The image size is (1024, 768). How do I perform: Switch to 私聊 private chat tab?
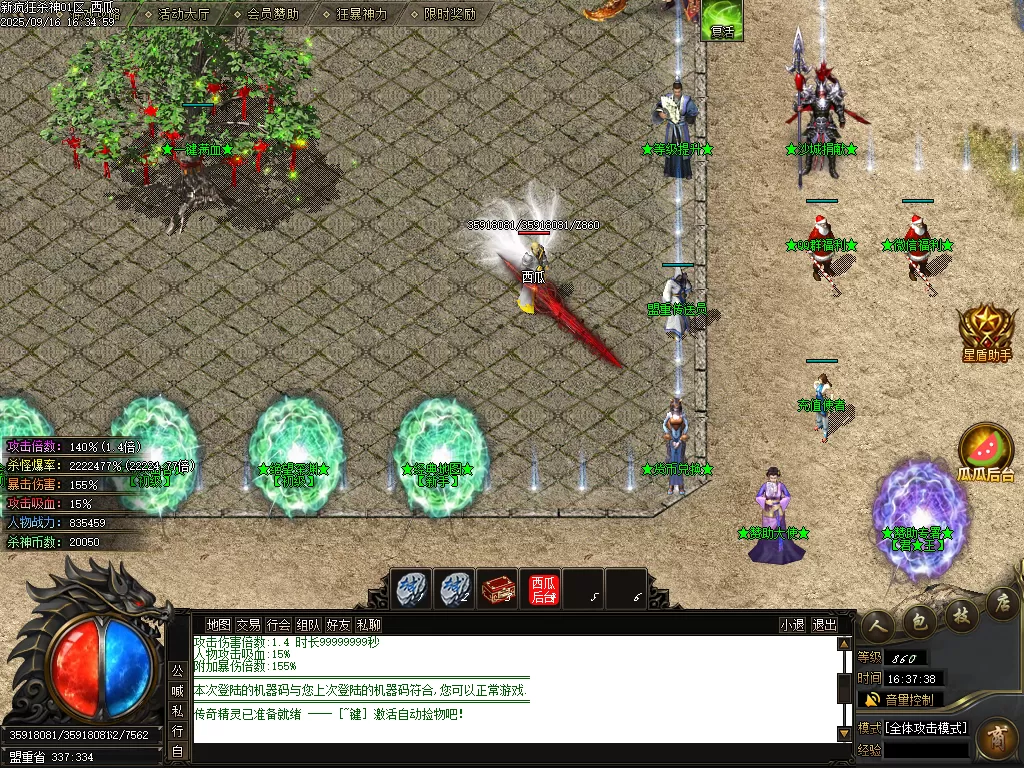click(368, 624)
